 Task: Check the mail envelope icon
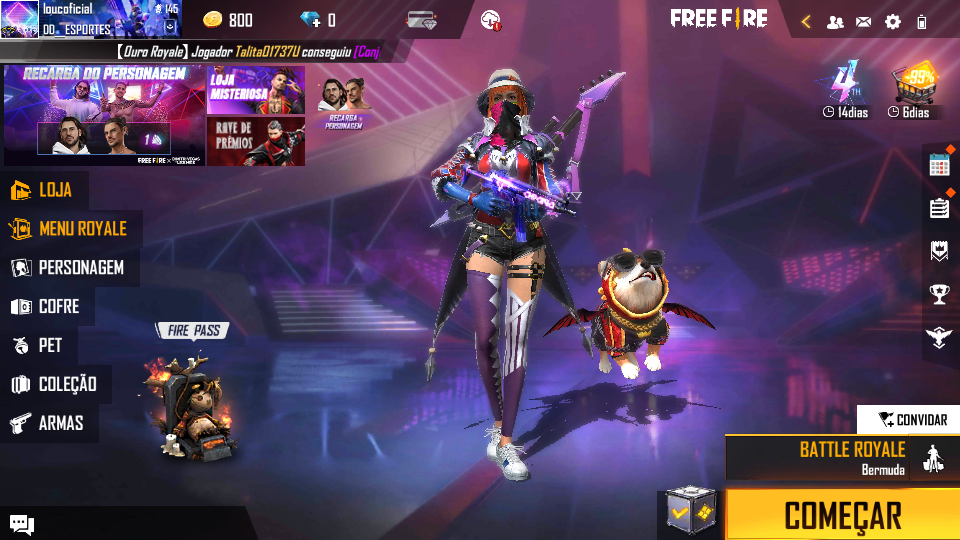pyautogui.click(x=863, y=21)
